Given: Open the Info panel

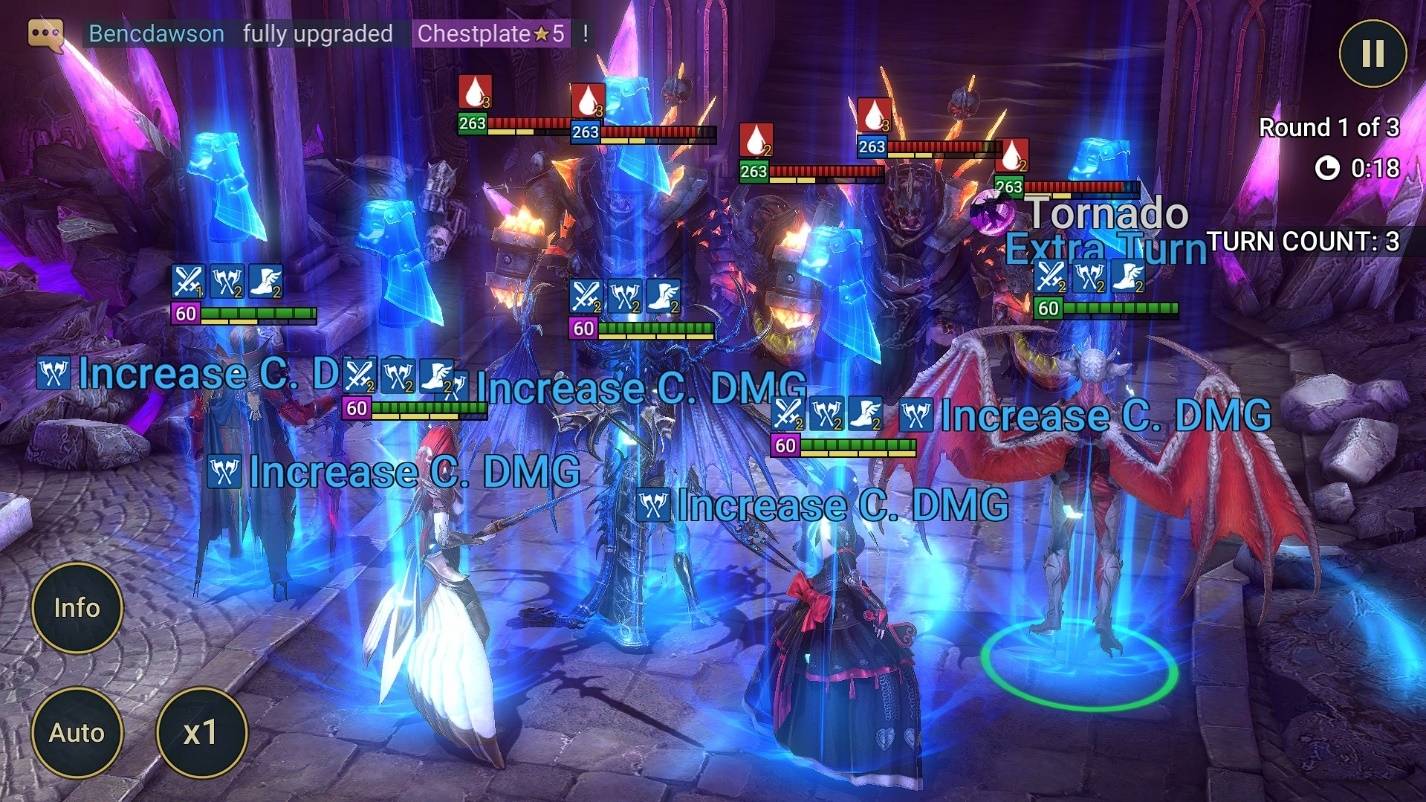Looking at the screenshot, I should (77, 607).
